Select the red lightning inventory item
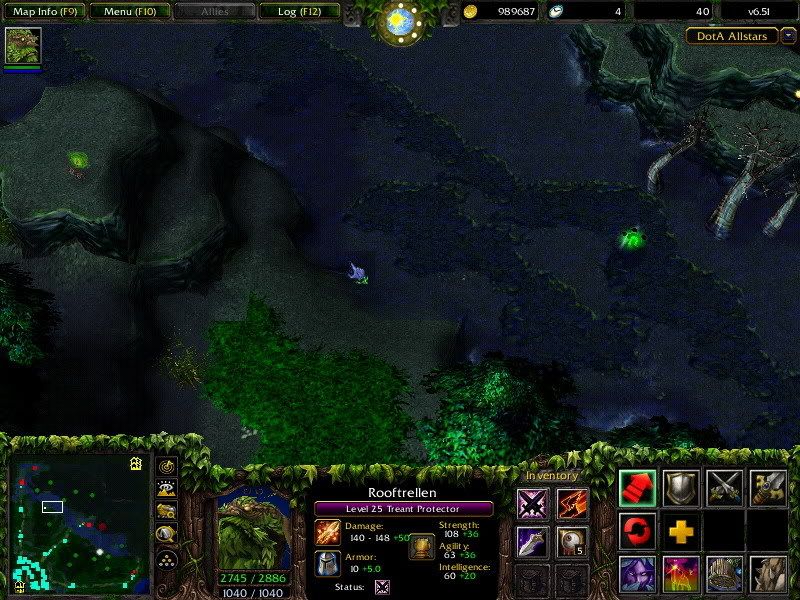This screenshot has width=800, height=600. tap(572, 504)
